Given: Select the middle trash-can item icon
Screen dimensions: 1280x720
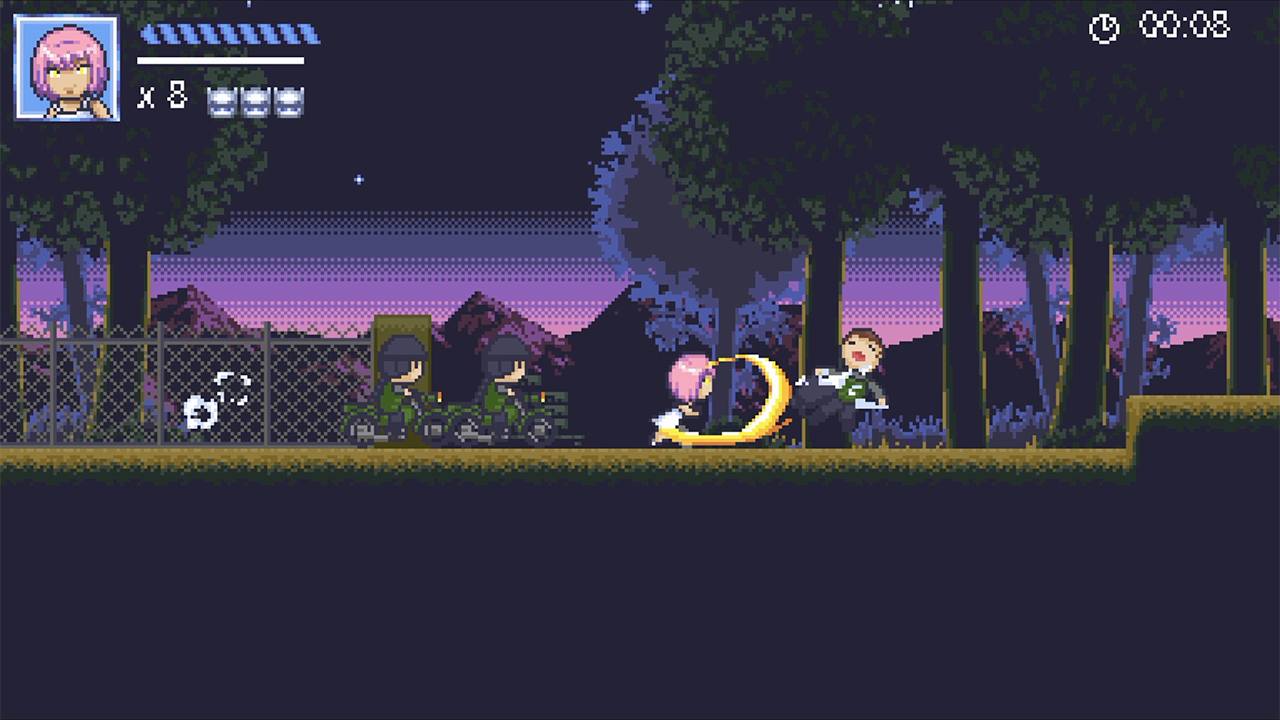Looking at the screenshot, I should tap(253, 101).
